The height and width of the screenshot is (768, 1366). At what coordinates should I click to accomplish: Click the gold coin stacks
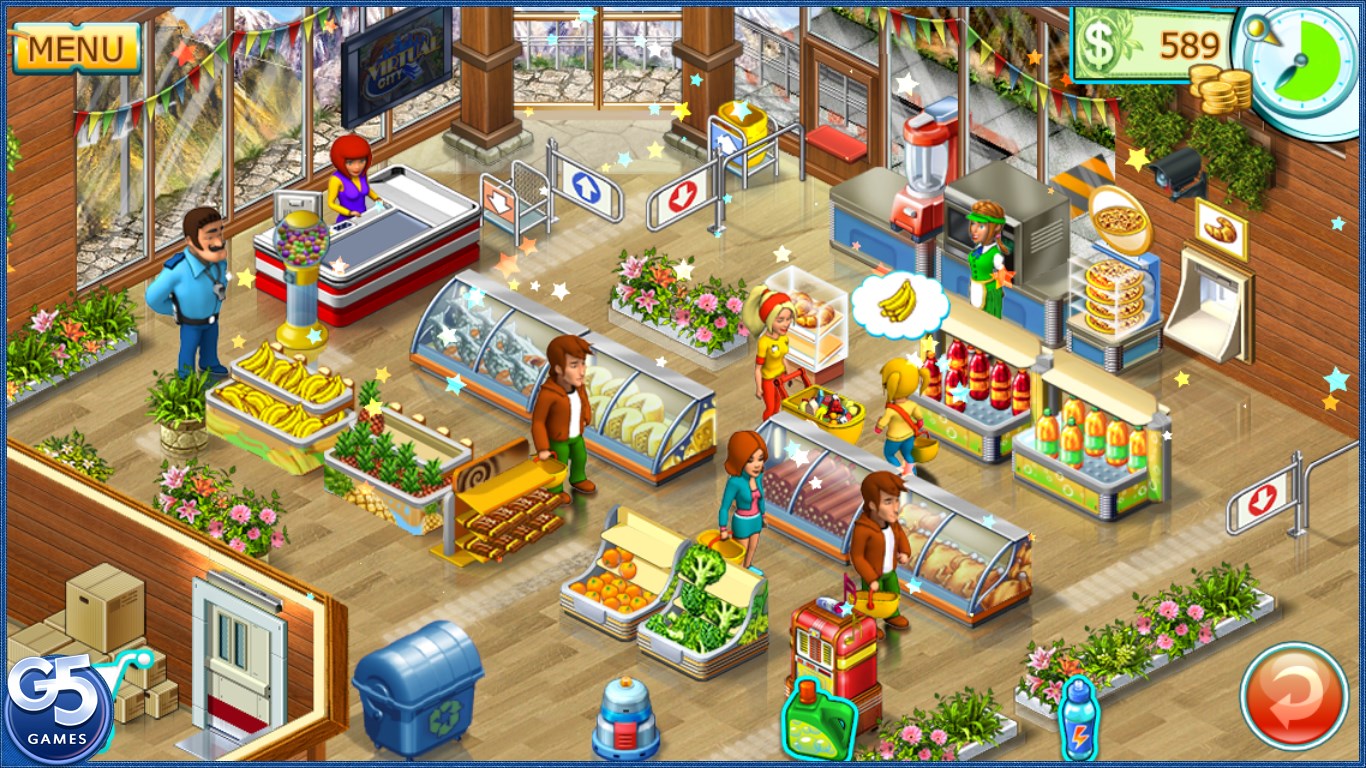1218,90
